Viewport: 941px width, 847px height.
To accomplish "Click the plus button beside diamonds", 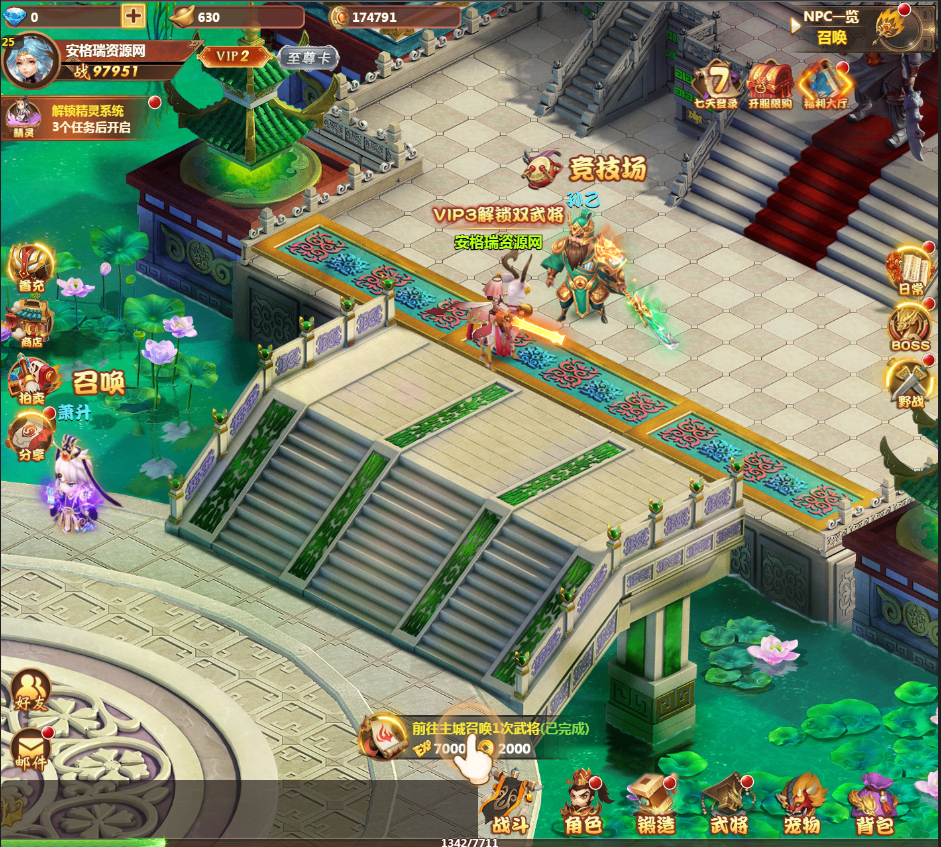I will (133, 16).
